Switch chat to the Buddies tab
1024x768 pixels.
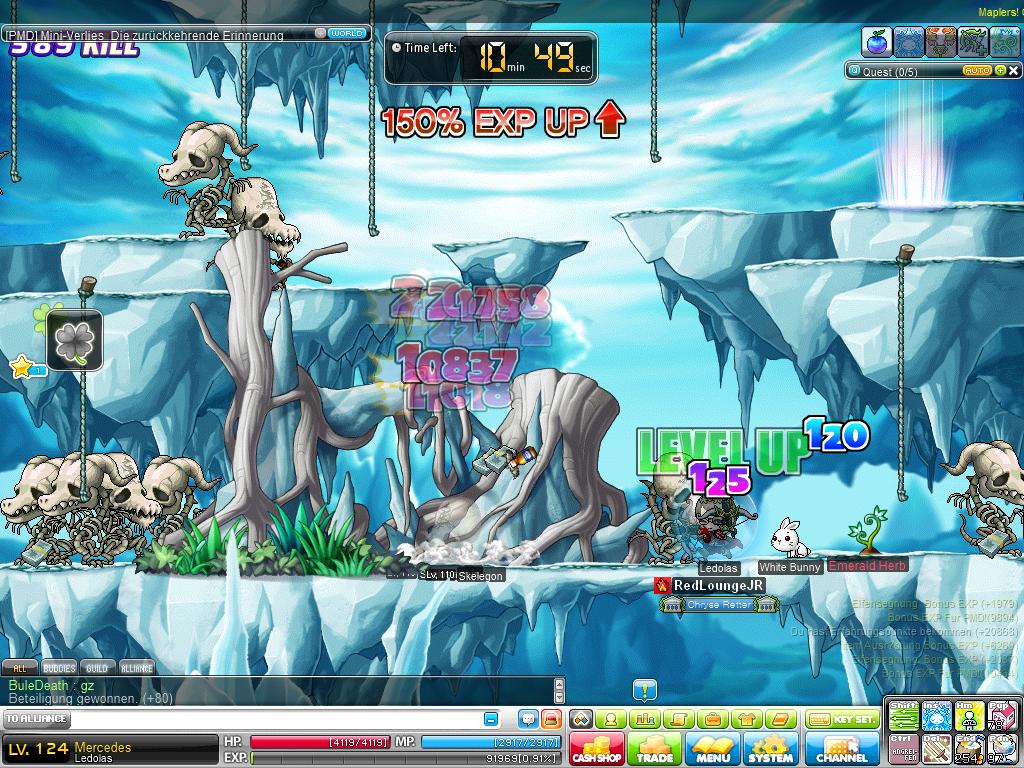coord(58,668)
